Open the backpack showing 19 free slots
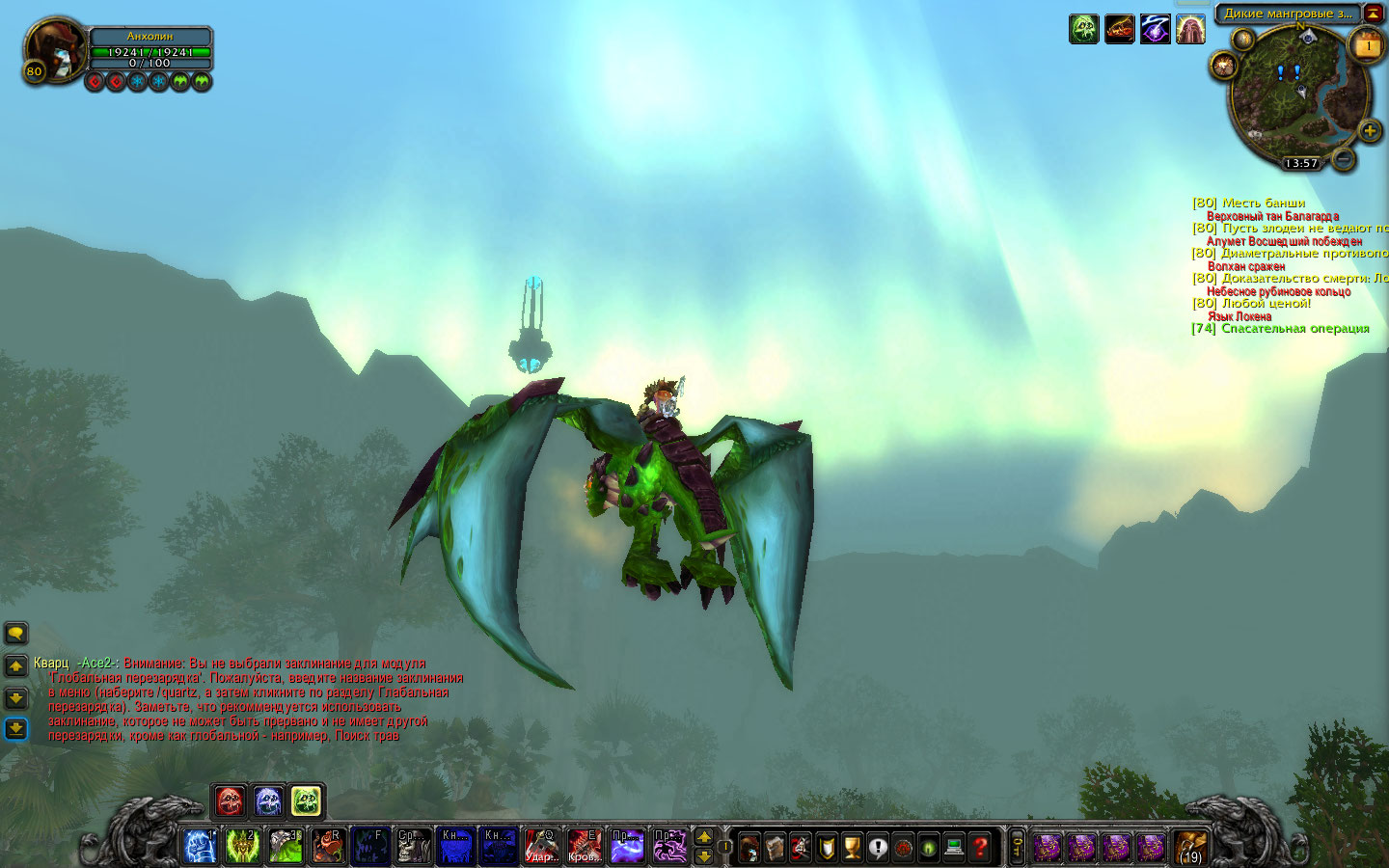1389x868 pixels. click(1190, 847)
